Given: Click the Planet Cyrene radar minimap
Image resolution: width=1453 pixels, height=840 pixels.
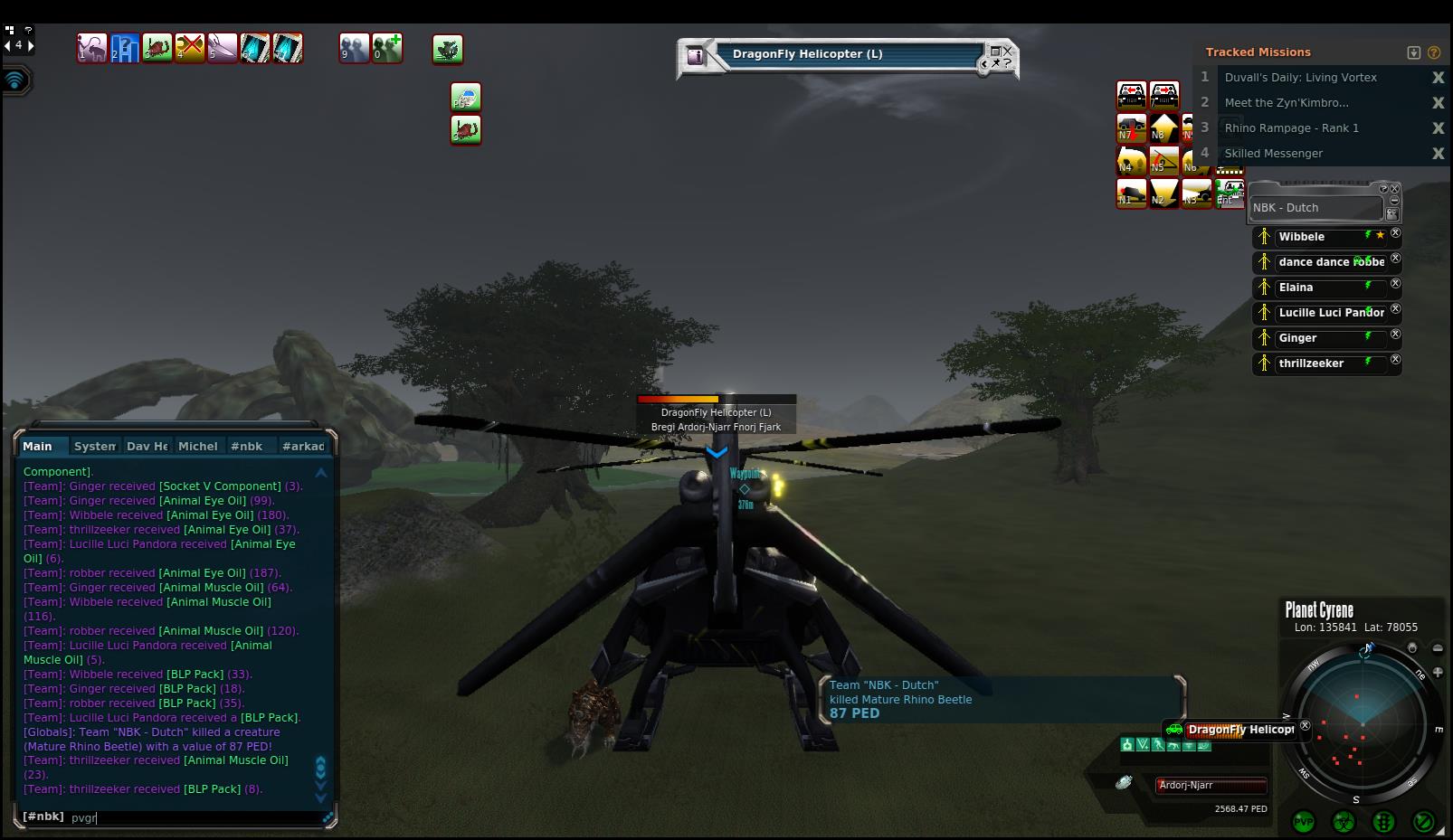Looking at the screenshot, I should pyautogui.click(x=1362, y=722).
